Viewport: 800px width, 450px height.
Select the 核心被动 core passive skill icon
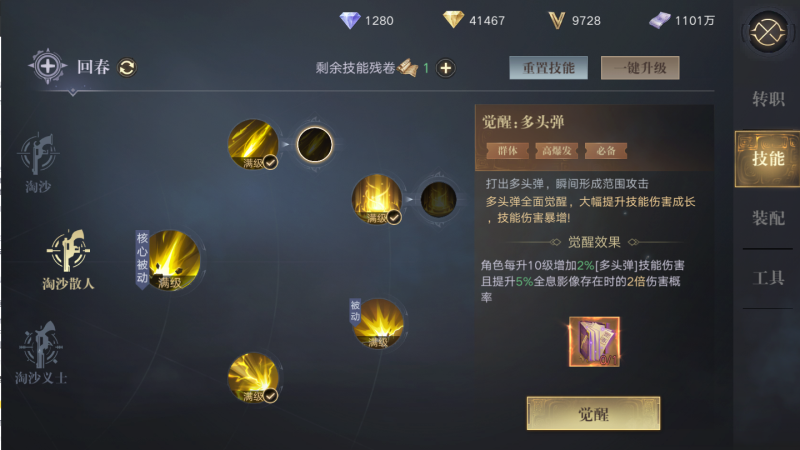(173, 260)
